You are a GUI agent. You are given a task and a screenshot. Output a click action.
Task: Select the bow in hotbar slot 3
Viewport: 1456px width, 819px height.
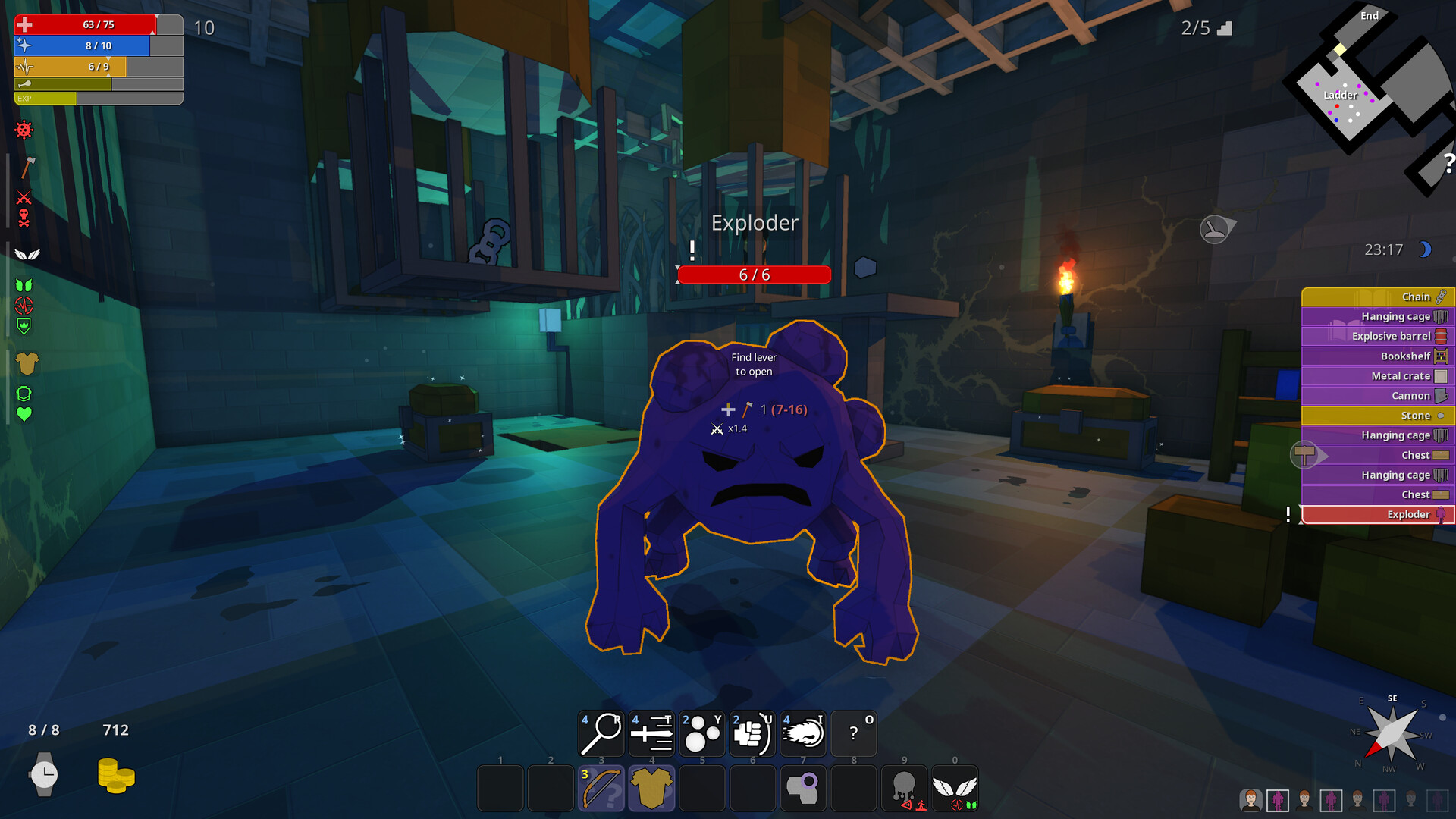tap(601, 789)
